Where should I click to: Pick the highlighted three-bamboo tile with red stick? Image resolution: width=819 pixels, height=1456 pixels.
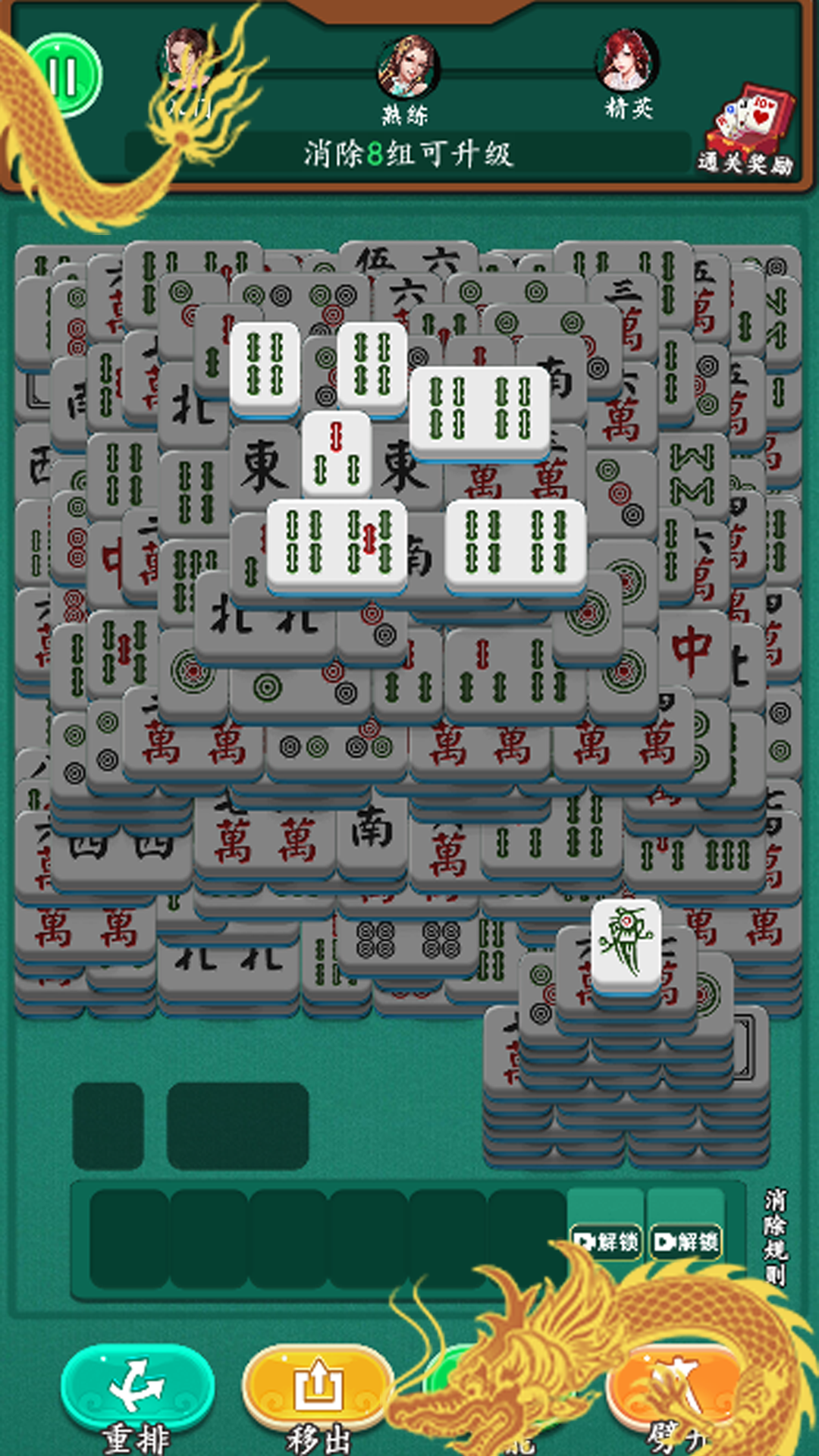click(x=337, y=455)
